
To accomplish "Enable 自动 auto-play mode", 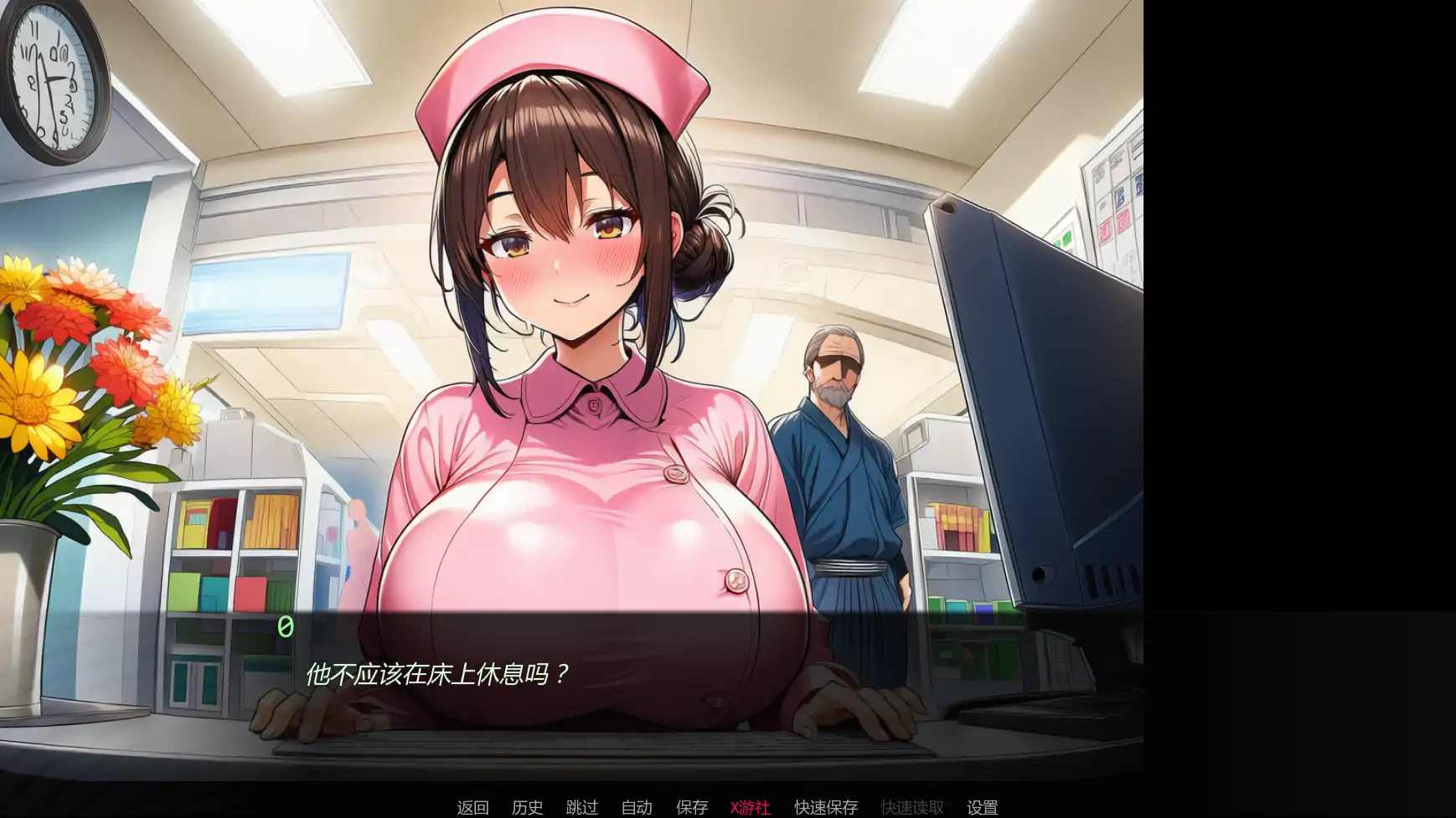I will coord(637,807).
